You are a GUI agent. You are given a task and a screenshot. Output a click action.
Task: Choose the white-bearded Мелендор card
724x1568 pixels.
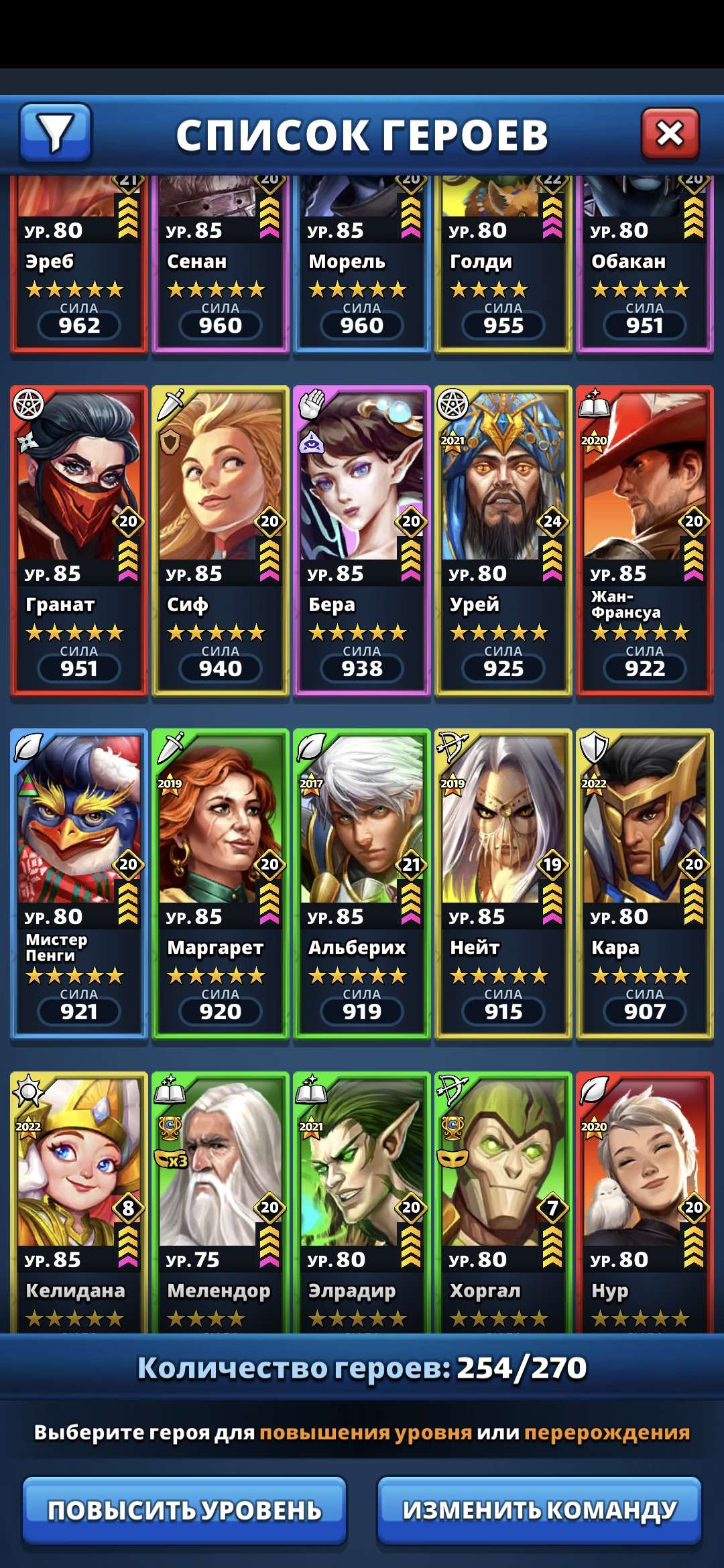tap(221, 1199)
